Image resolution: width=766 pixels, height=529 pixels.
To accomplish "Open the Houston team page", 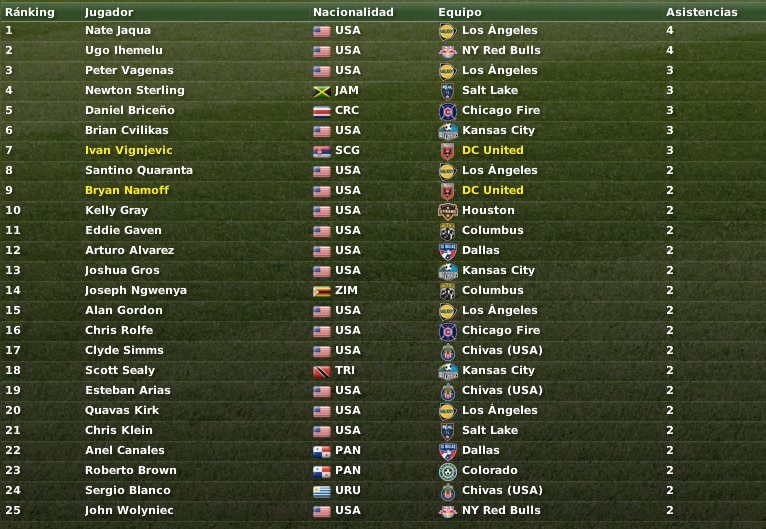I will (488, 210).
